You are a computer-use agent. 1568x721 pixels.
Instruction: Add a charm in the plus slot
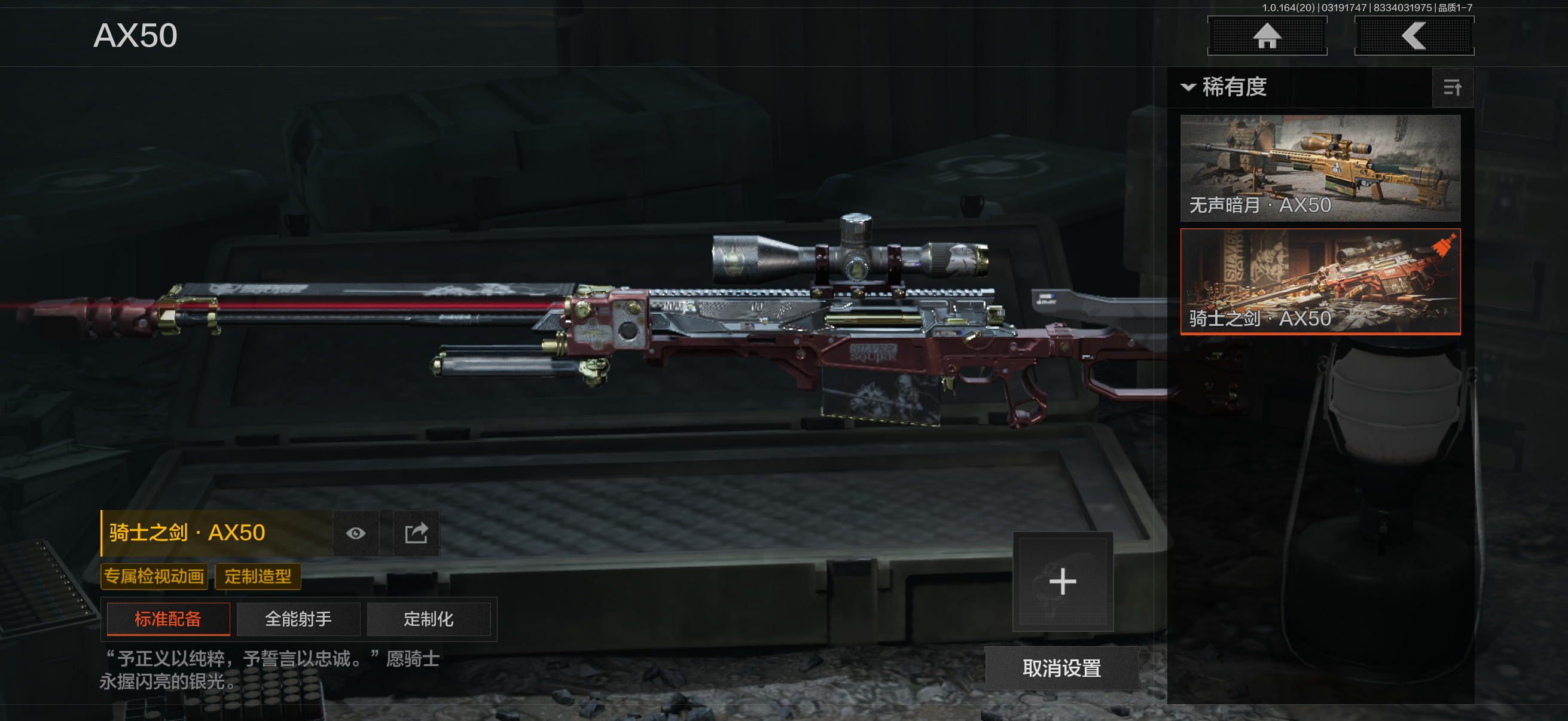(1062, 581)
